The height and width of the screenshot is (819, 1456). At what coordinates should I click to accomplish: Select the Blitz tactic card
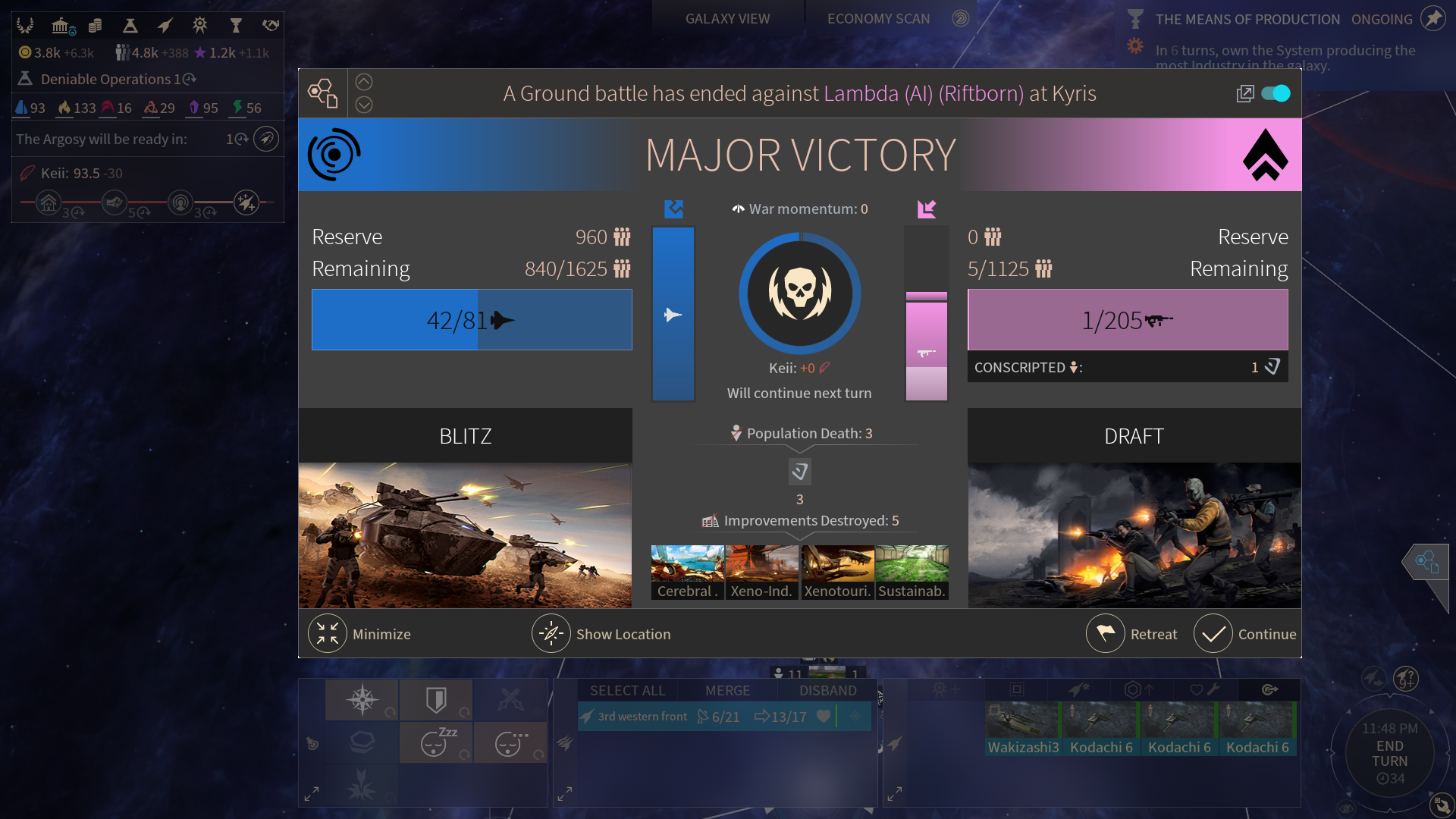click(x=465, y=508)
